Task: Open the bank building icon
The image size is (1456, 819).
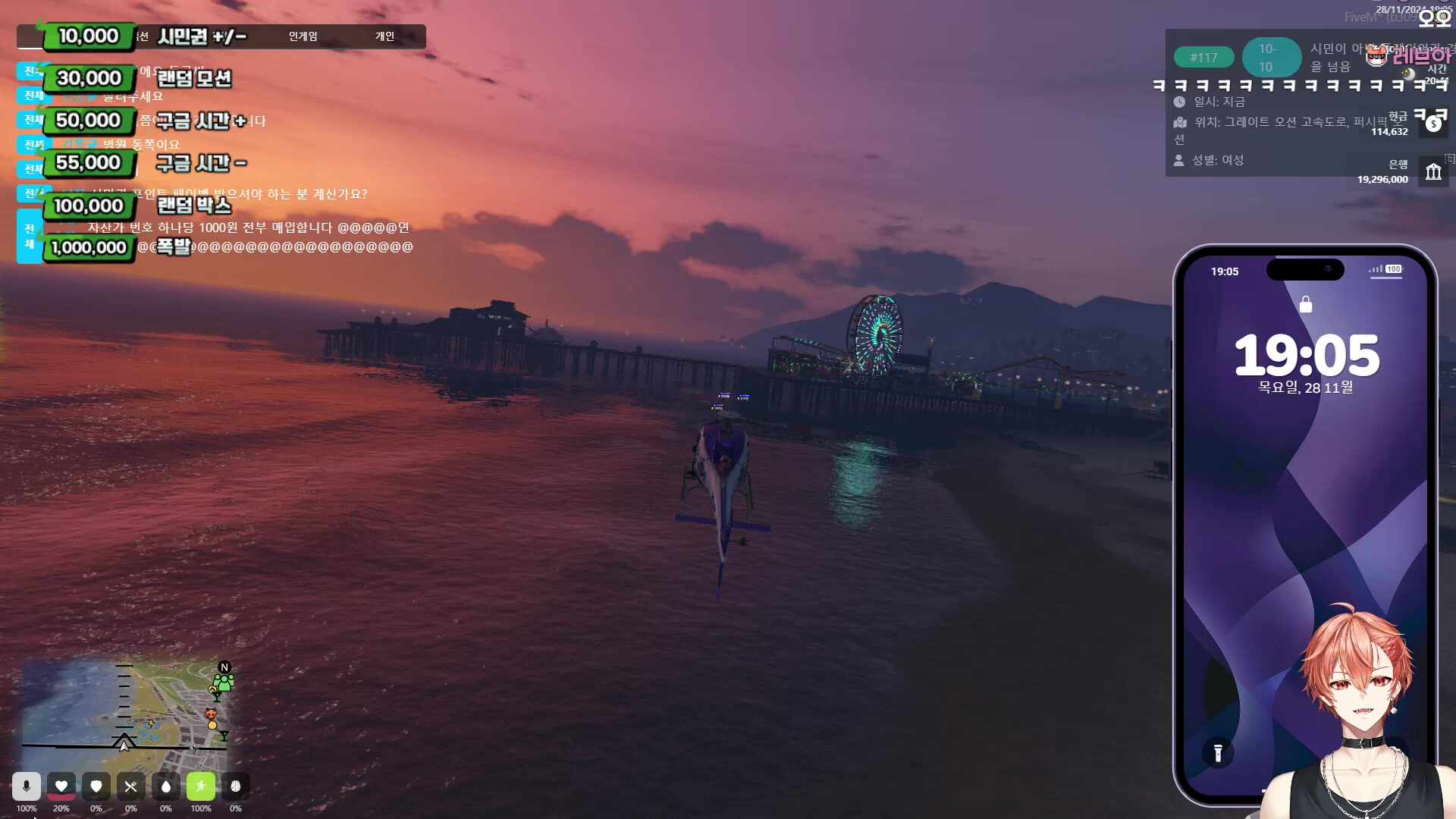Action: pyautogui.click(x=1432, y=171)
